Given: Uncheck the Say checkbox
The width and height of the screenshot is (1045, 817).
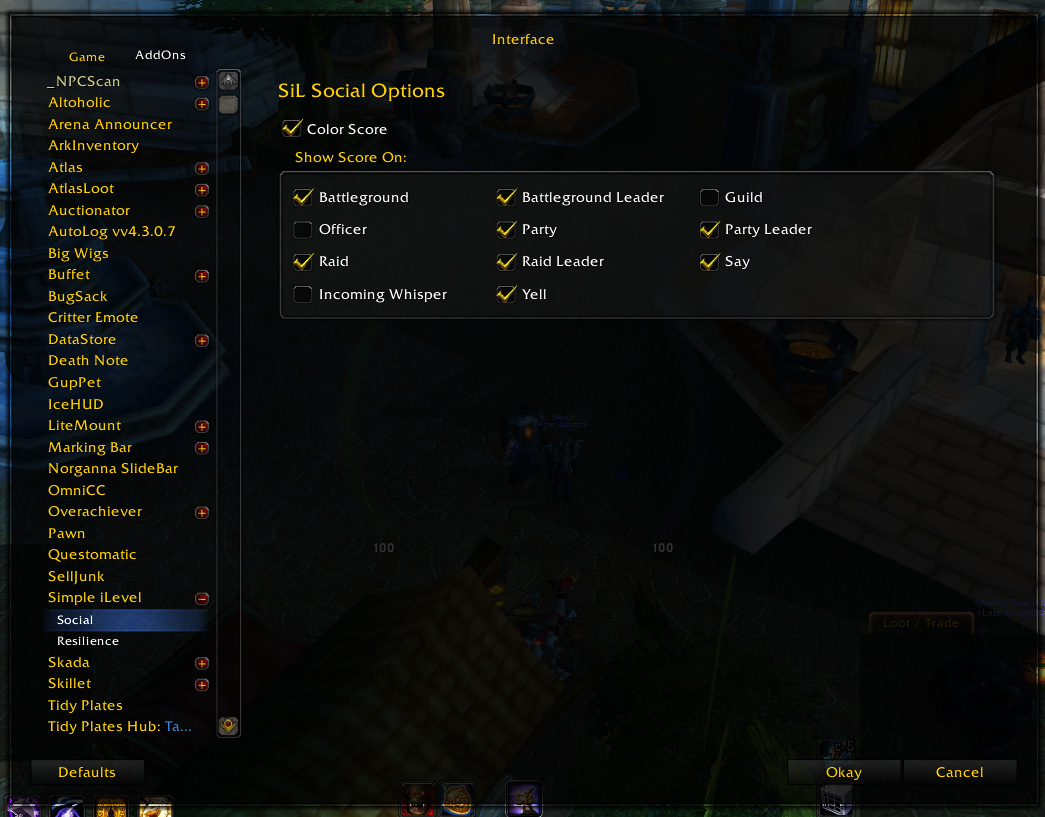Looking at the screenshot, I should click(709, 262).
